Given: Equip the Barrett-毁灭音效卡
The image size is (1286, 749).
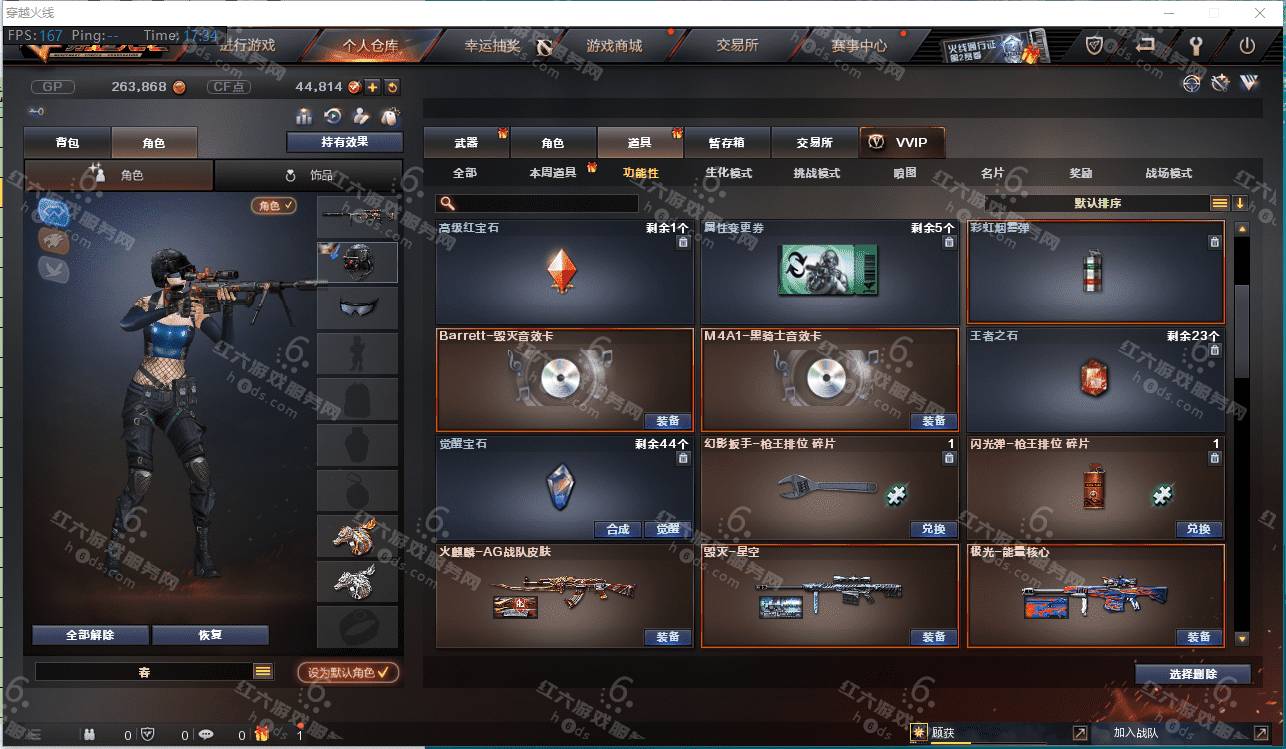Looking at the screenshot, I should tap(667, 421).
